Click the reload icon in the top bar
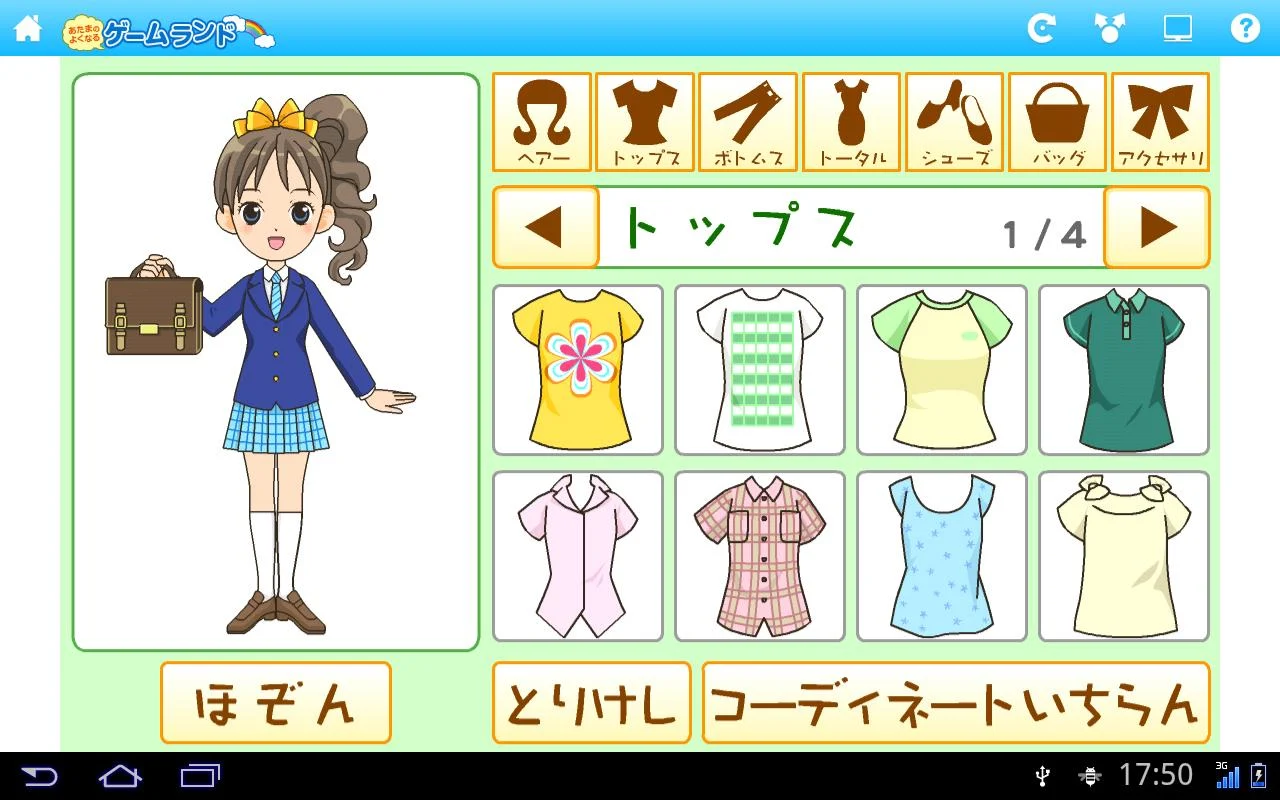The width and height of the screenshot is (1280, 800). tap(1041, 29)
